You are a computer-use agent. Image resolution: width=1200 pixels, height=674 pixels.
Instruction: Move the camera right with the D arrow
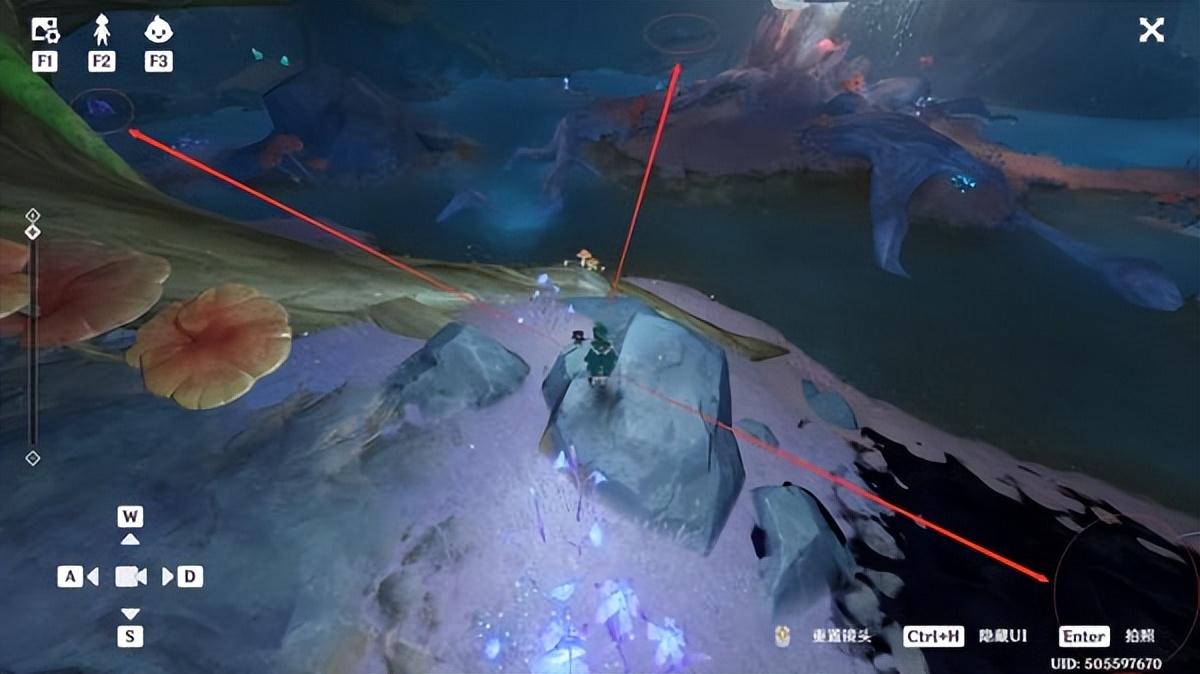pos(168,576)
